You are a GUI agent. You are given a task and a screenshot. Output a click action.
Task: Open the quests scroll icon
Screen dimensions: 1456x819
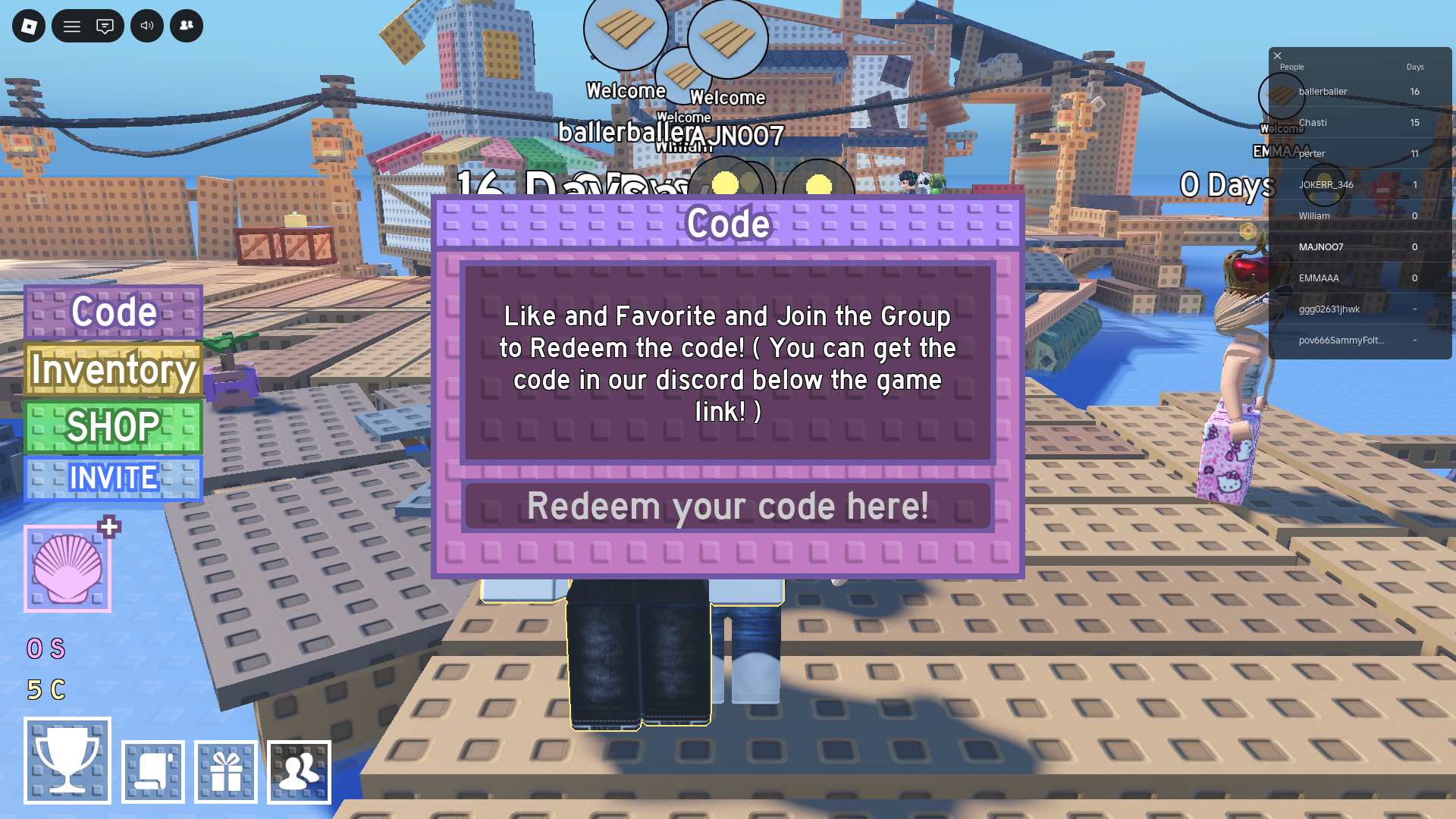coord(152,771)
